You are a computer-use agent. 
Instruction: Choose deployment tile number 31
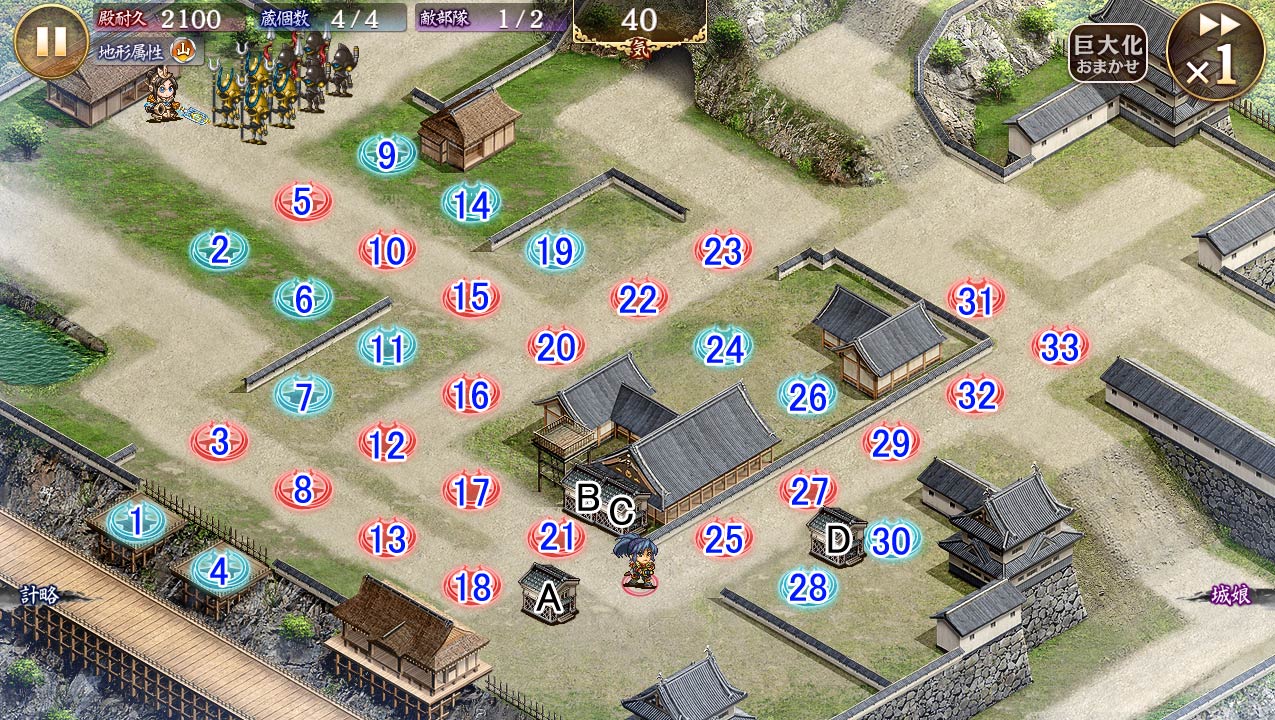(975, 299)
